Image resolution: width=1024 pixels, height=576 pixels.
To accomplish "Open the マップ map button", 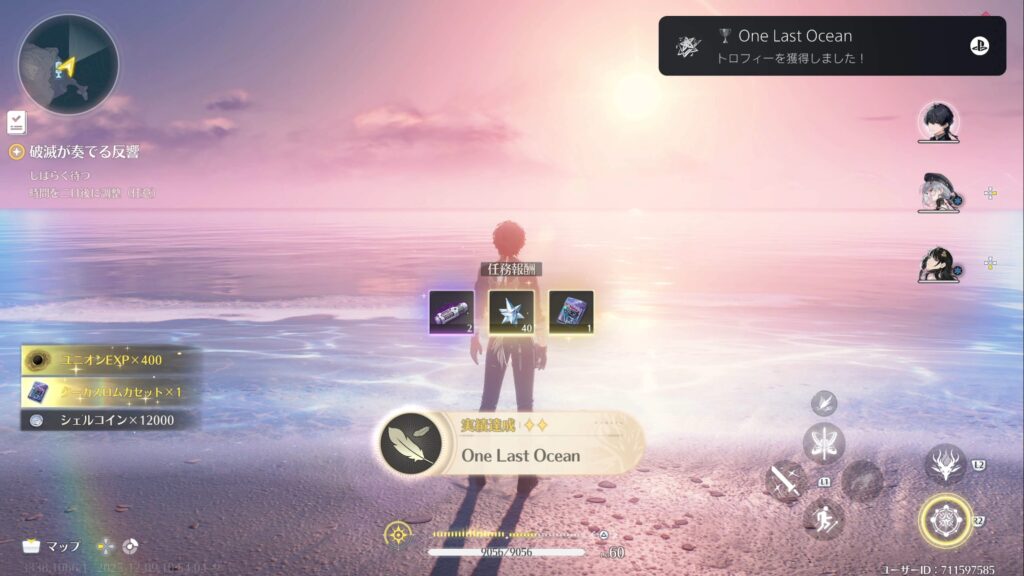I will [51, 546].
